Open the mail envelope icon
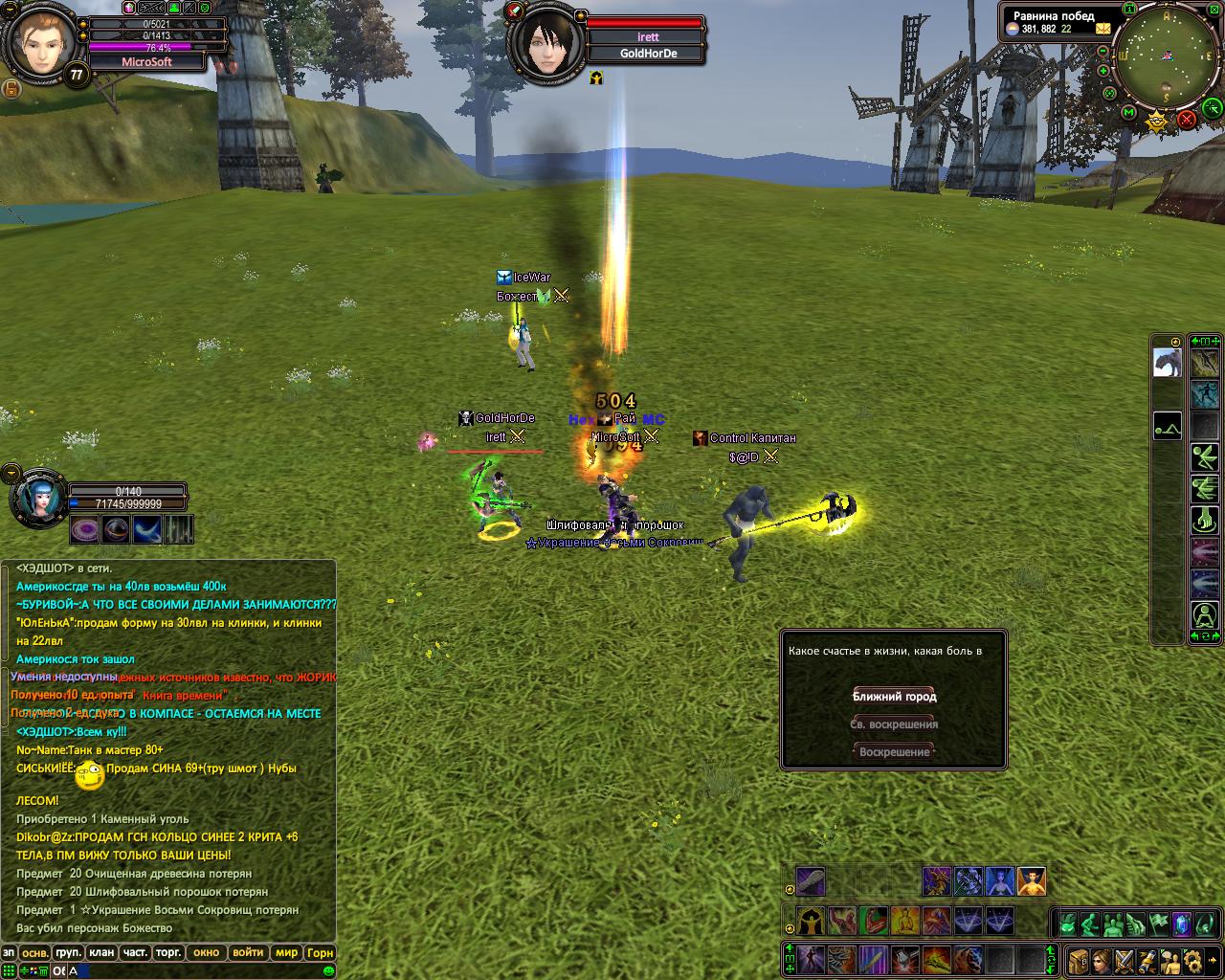Screen dimensions: 1225x980 [x=1104, y=29]
